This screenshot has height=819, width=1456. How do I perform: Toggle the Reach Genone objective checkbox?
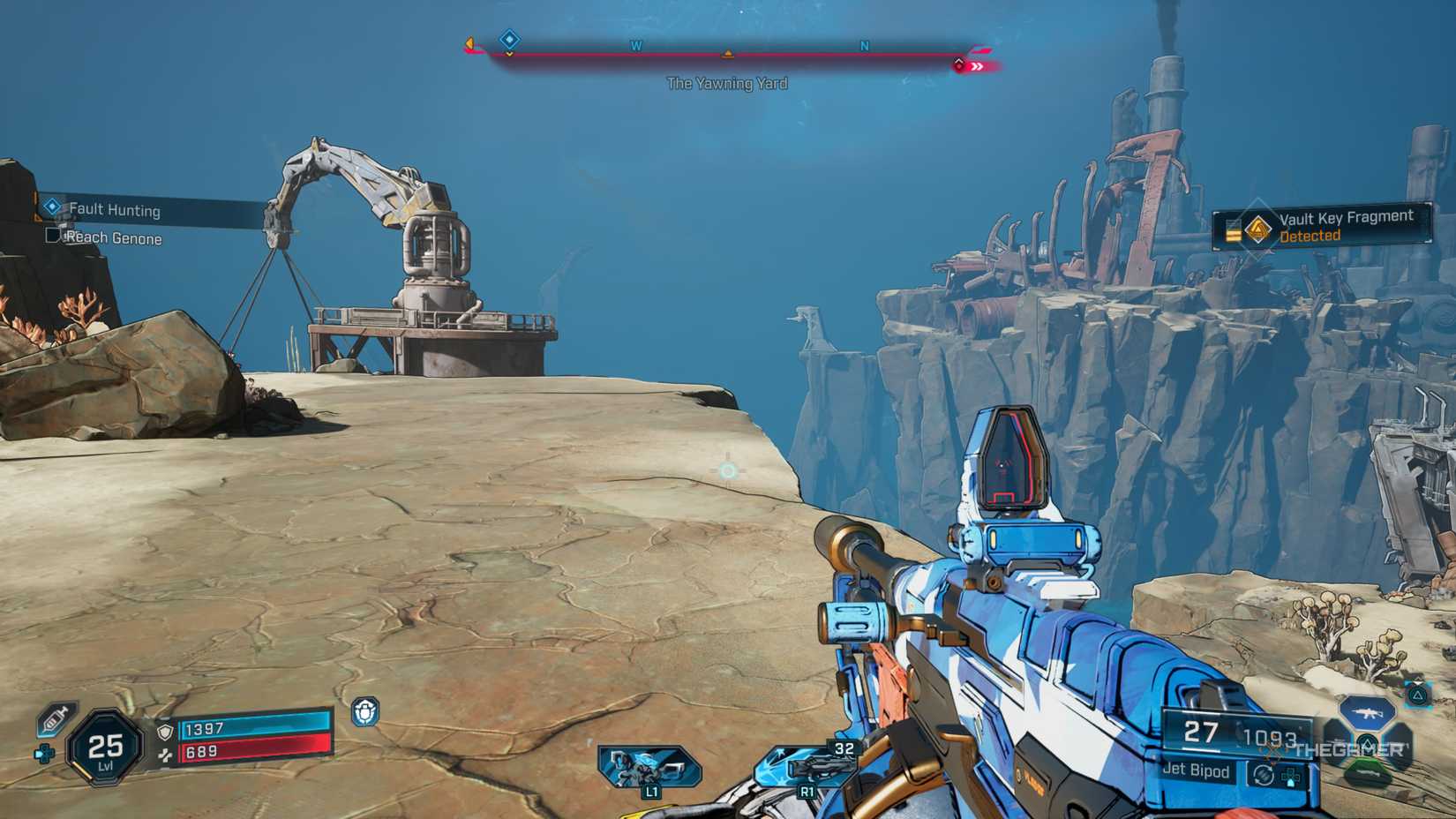(x=51, y=237)
